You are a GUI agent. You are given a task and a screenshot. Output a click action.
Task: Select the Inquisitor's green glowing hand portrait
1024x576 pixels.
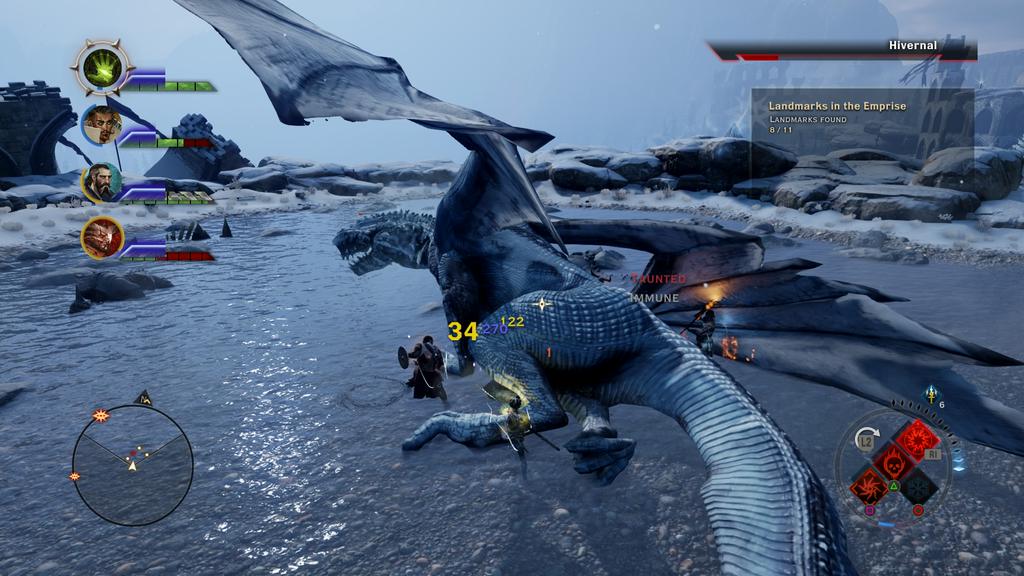pos(102,68)
